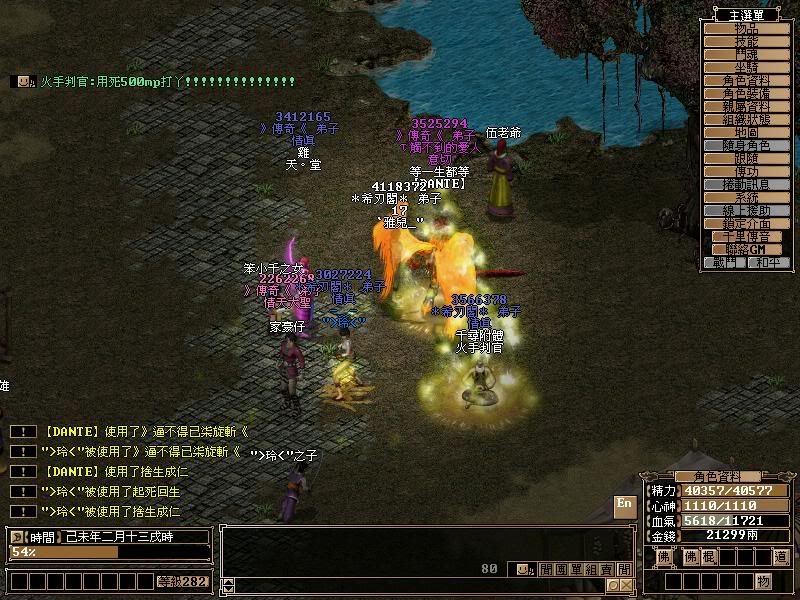Open the 地圖 map entry
The image size is (800, 600).
pyautogui.click(x=747, y=132)
